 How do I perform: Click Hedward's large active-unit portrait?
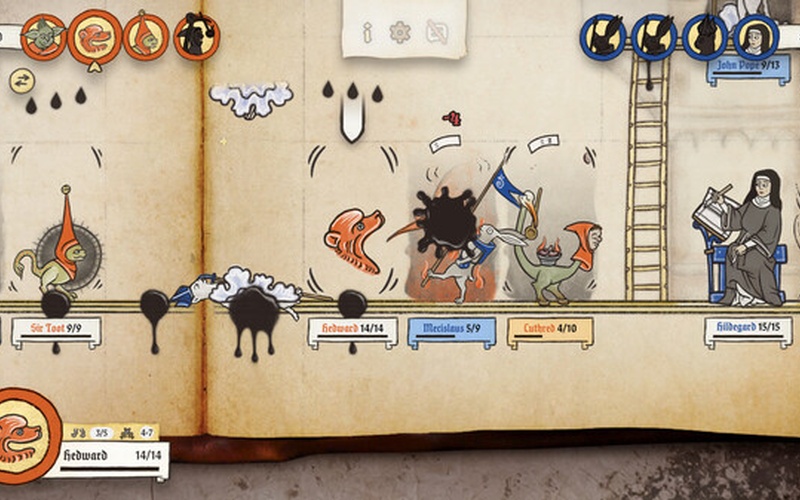coord(28,430)
